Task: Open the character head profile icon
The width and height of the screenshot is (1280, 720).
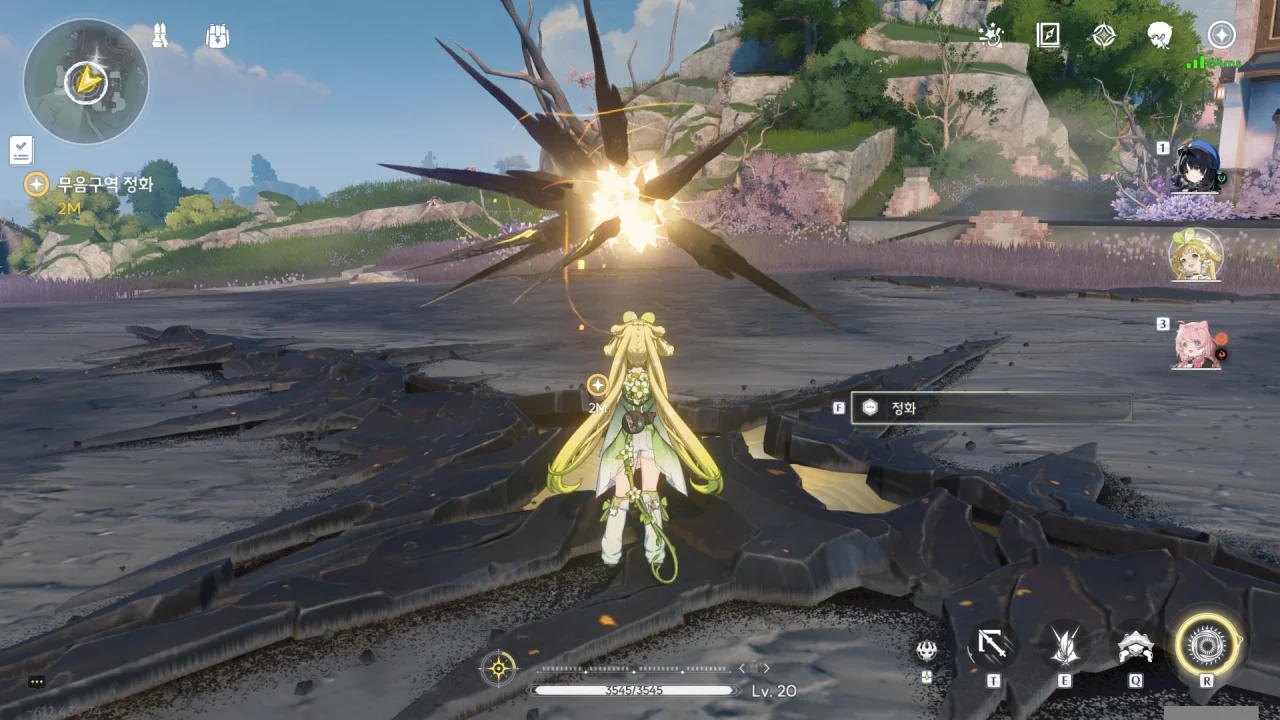Action: [x=1160, y=36]
